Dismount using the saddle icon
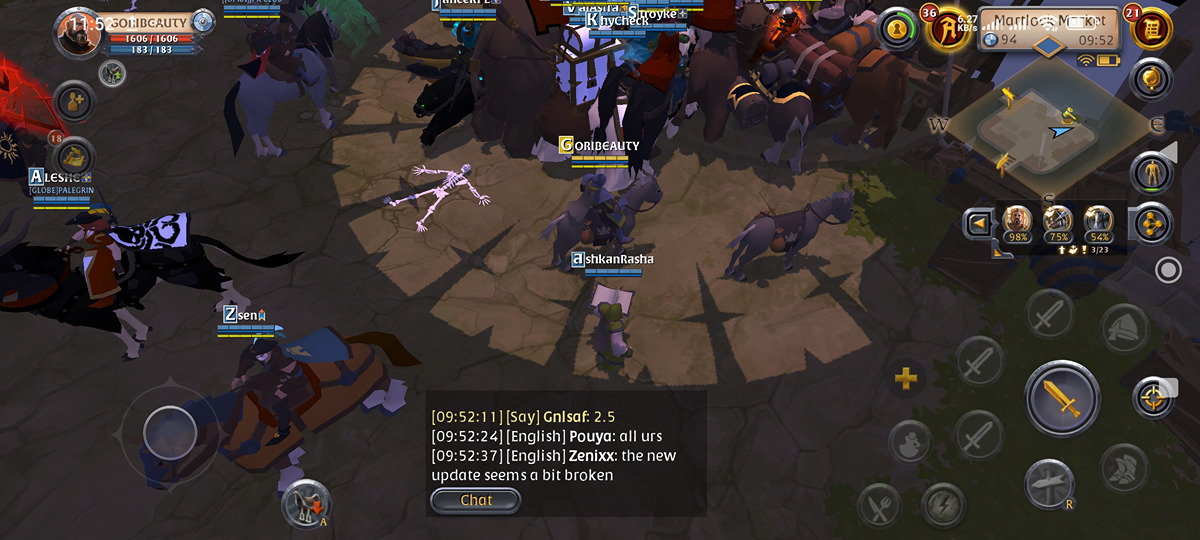Viewport: 1200px width, 540px height. (305, 503)
